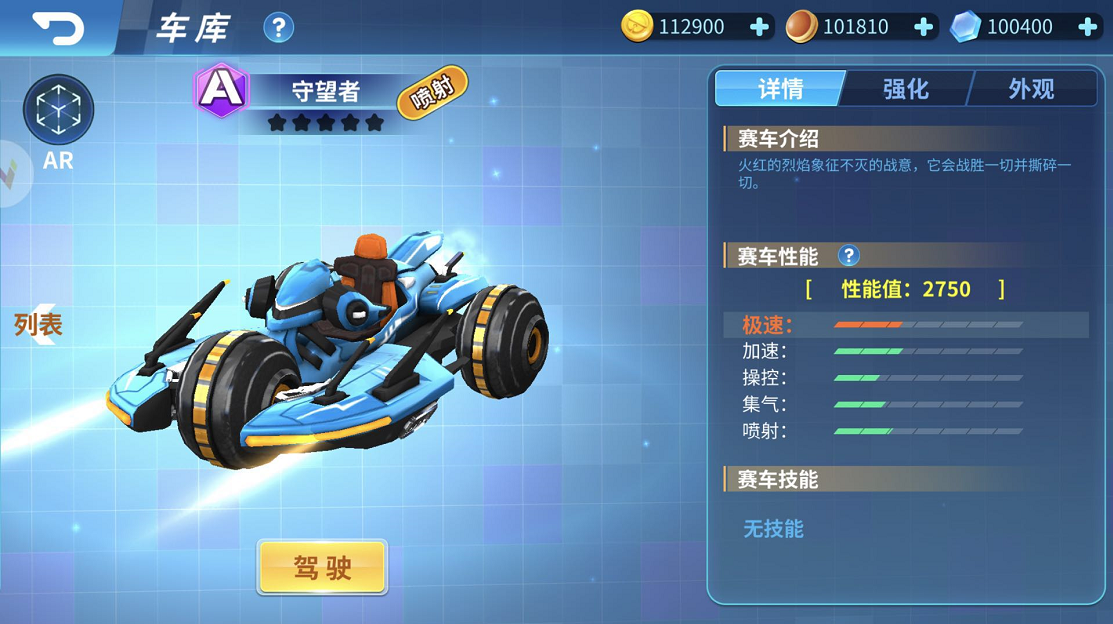Image resolution: width=1113 pixels, height=624 pixels.
Task: Click the 驾驶 drive button
Action: pos(322,567)
